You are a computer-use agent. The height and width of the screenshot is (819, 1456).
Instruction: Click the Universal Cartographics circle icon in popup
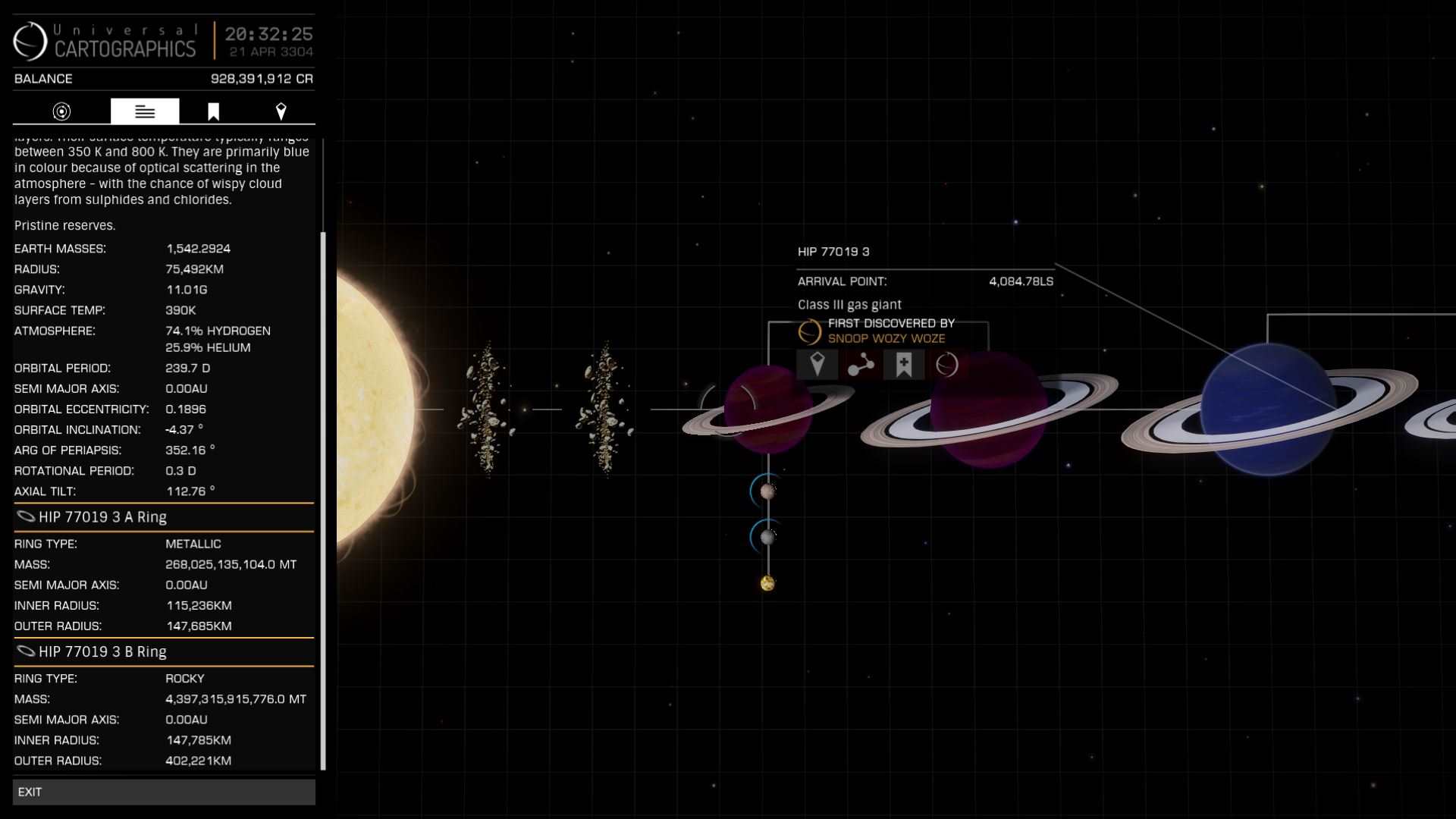click(x=946, y=365)
